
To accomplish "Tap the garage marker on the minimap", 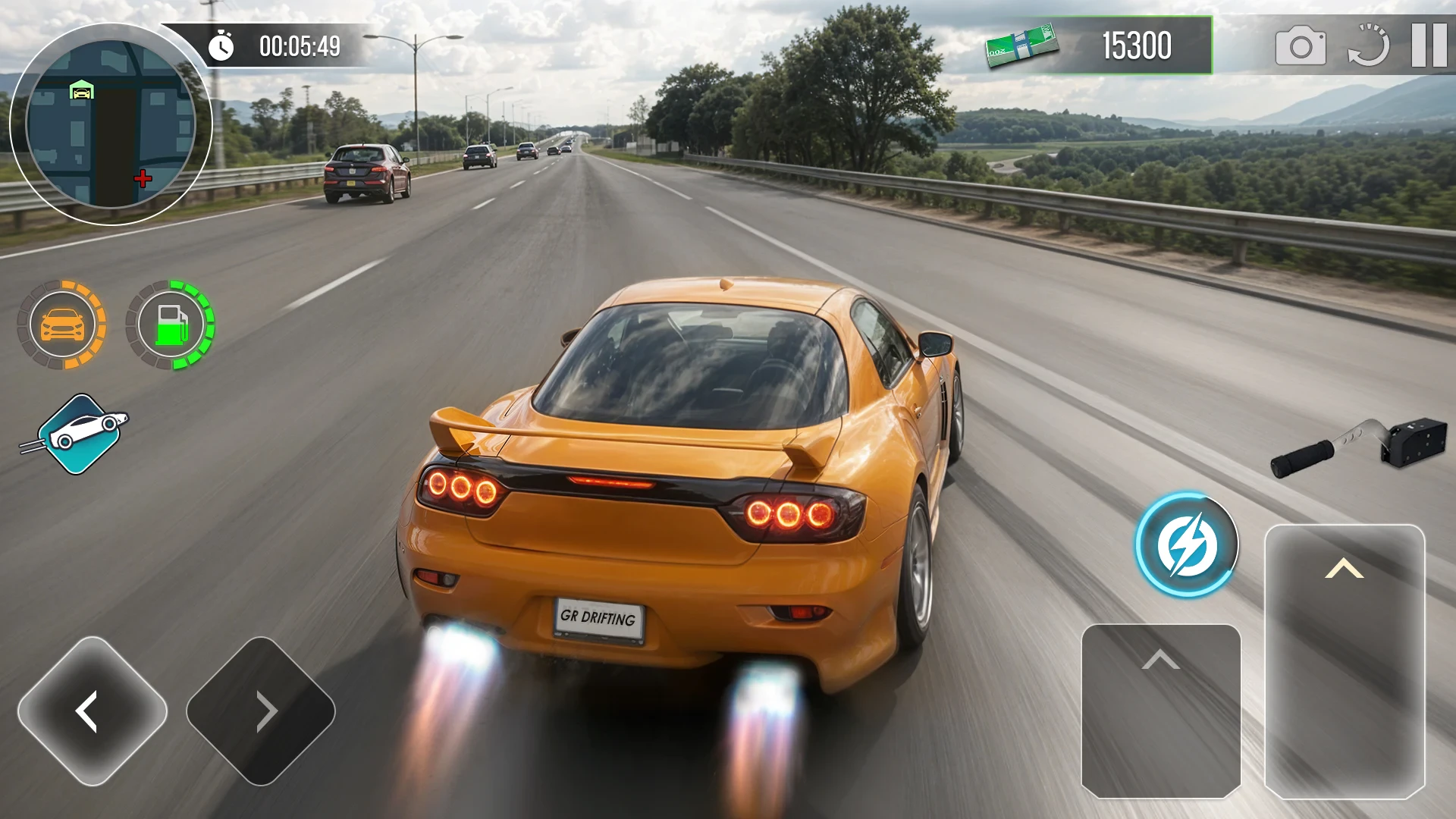I will (x=81, y=90).
